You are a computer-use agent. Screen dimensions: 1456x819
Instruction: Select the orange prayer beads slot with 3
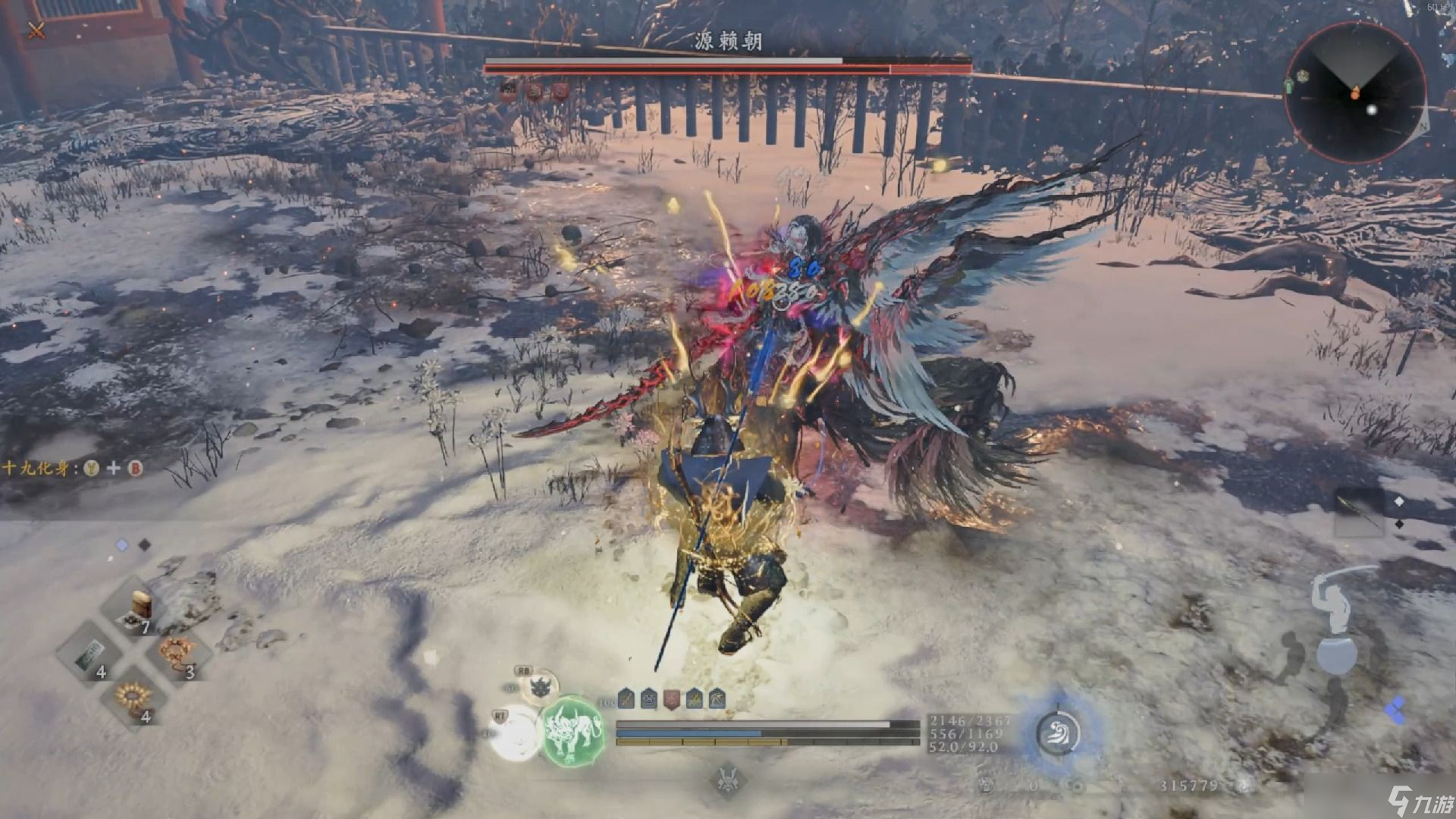tap(176, 654)
